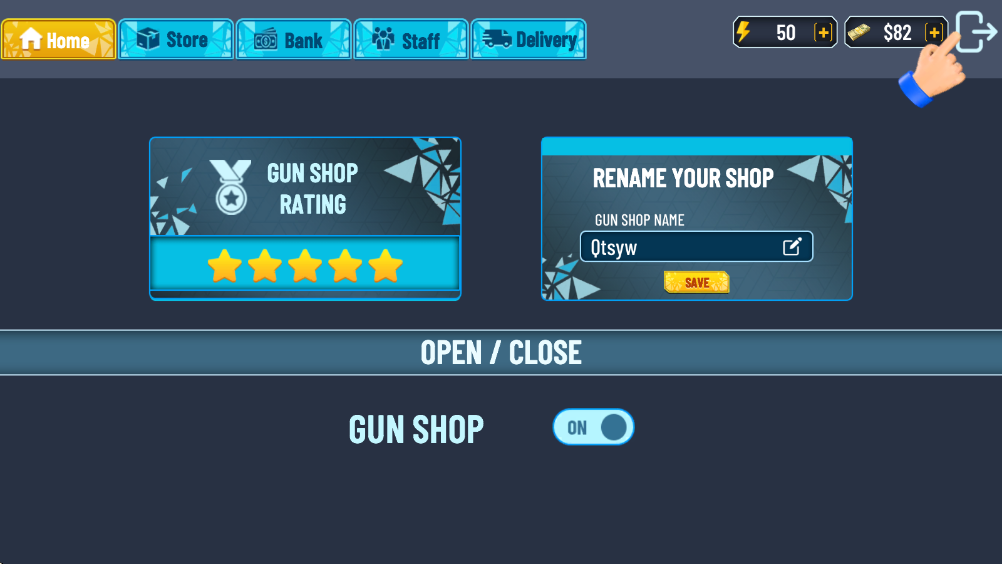Add more cash with the plus button
This screenshot has width=1002, height=564.
click(935, 32)
